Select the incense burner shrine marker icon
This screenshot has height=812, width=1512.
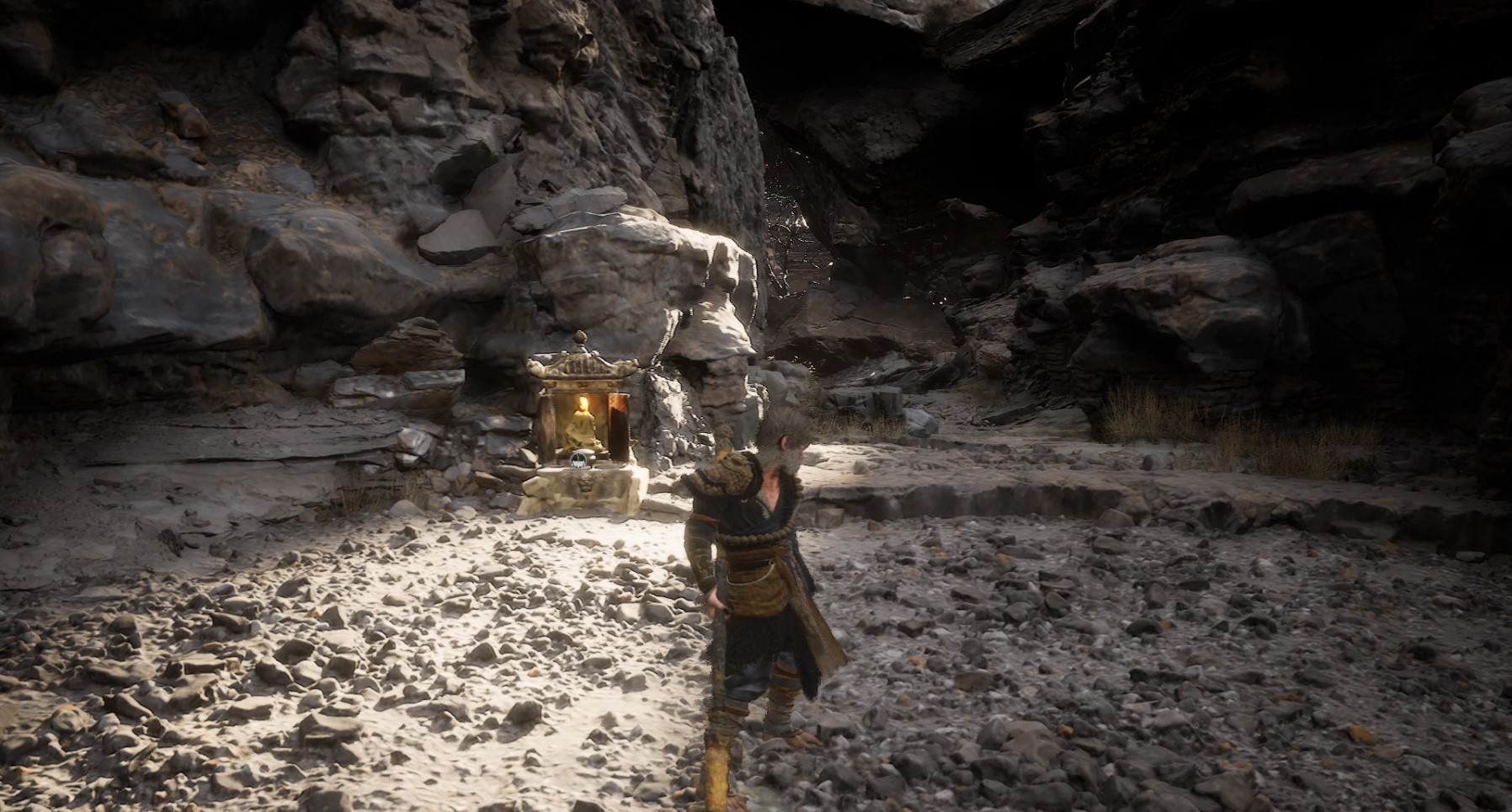point(580,461)
